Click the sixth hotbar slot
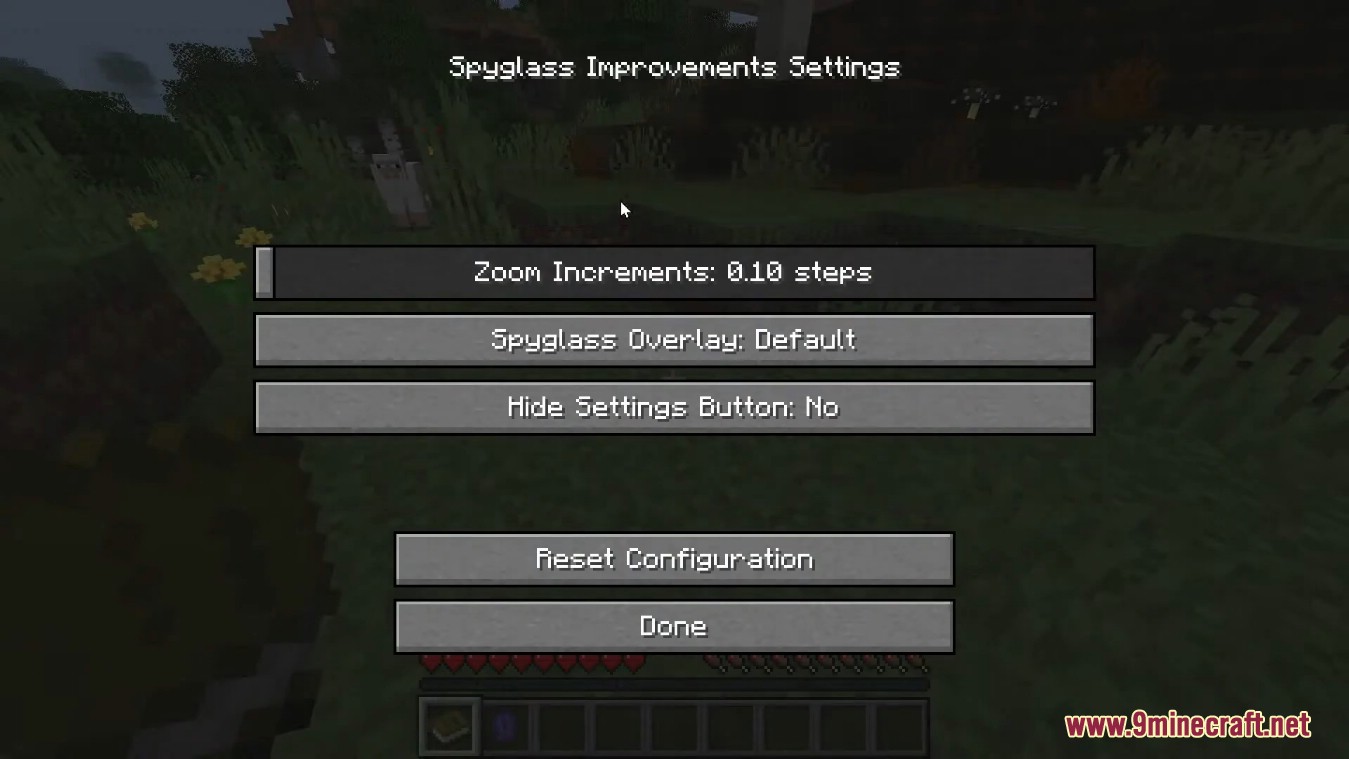The height and width of the screenshot is (759, 1349). pyautogui.click(x=730, y=727)
